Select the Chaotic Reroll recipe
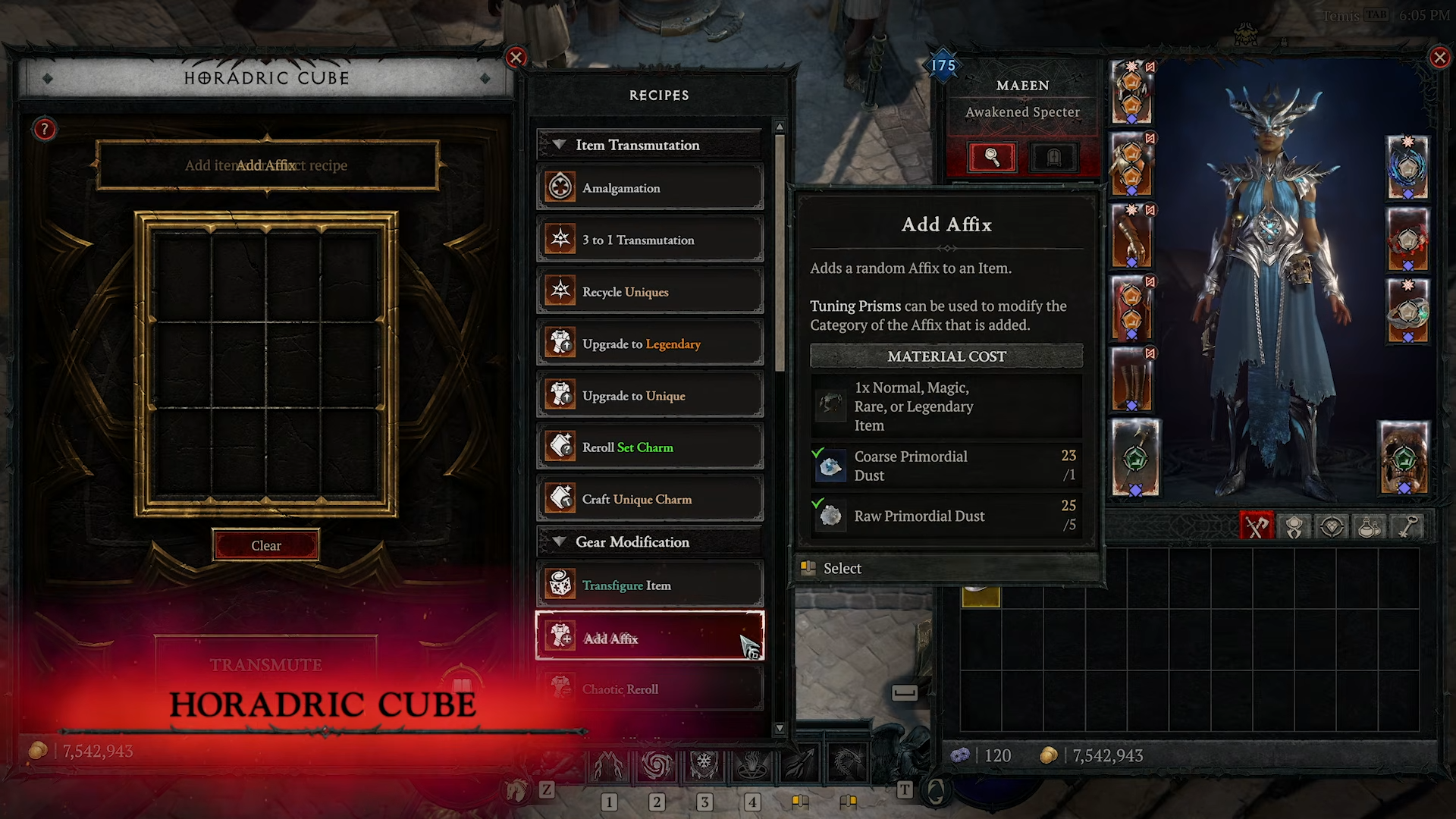The image size is (1456, 819). 650,689
